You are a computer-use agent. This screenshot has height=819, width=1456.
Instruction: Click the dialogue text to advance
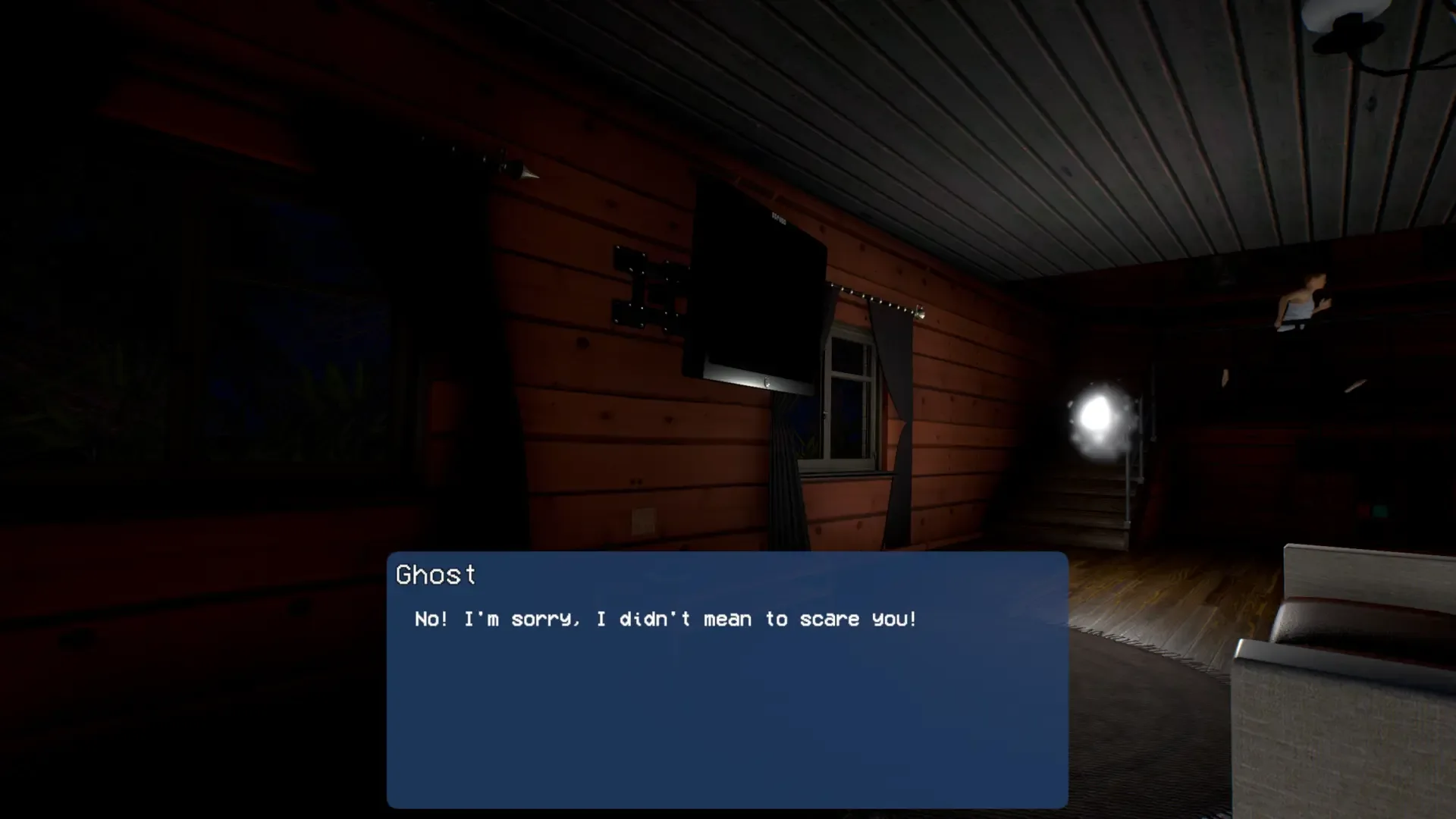click(x=664, y=619)
